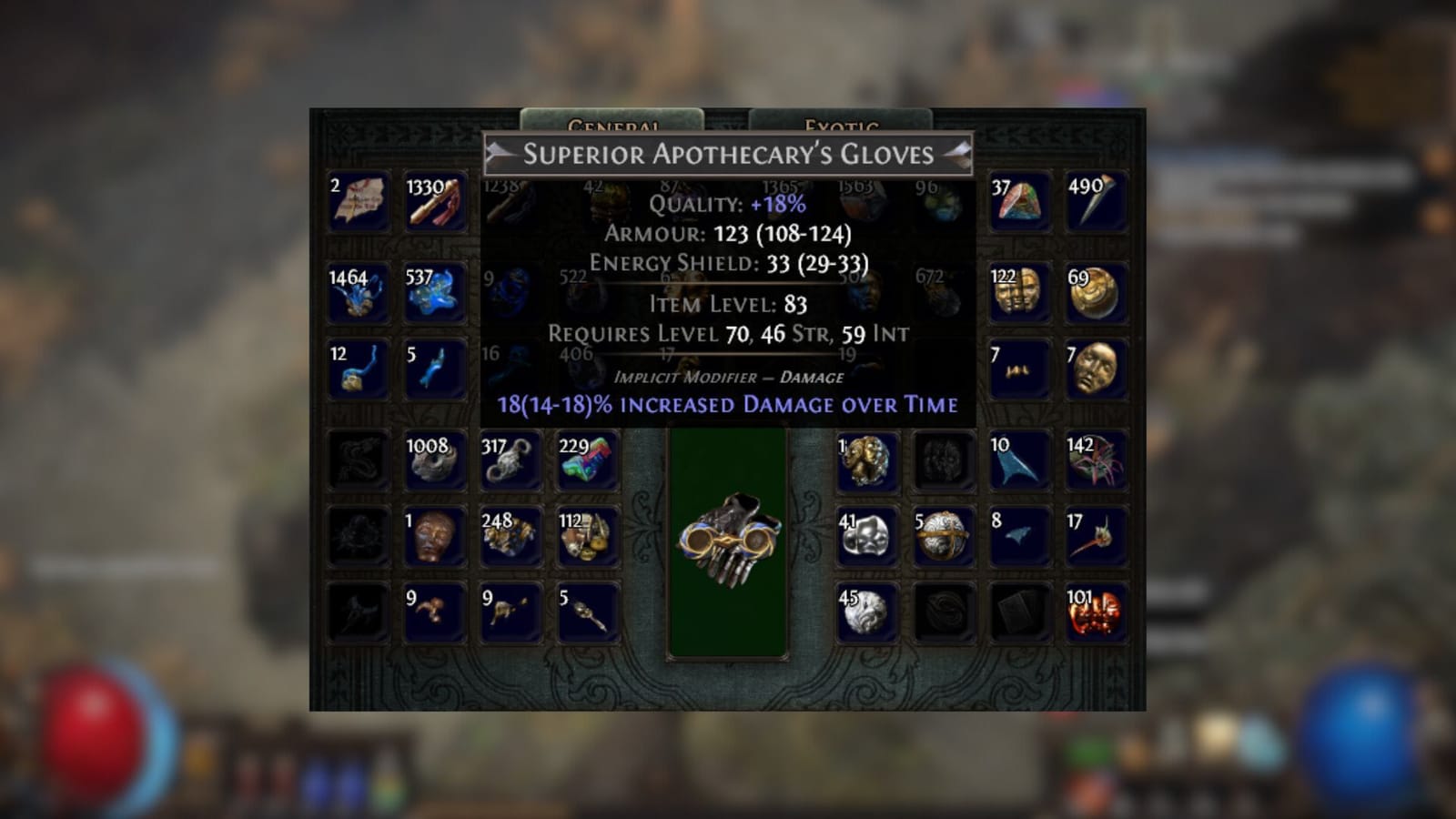Grab the Orb of Alteration stack of 537
This screenshot has width=1456, height=819.
pyautogui.click(x=435, y=291)
